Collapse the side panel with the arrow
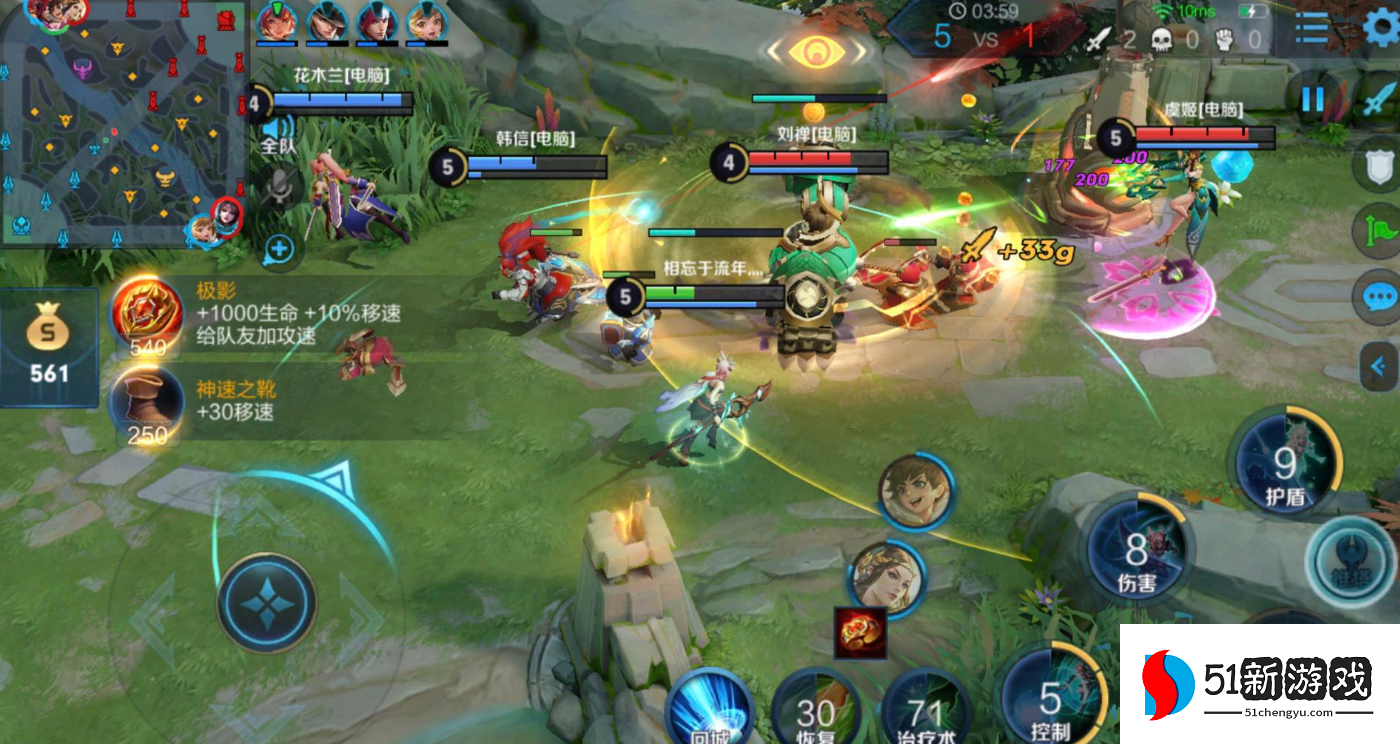 coord(1379,366)
